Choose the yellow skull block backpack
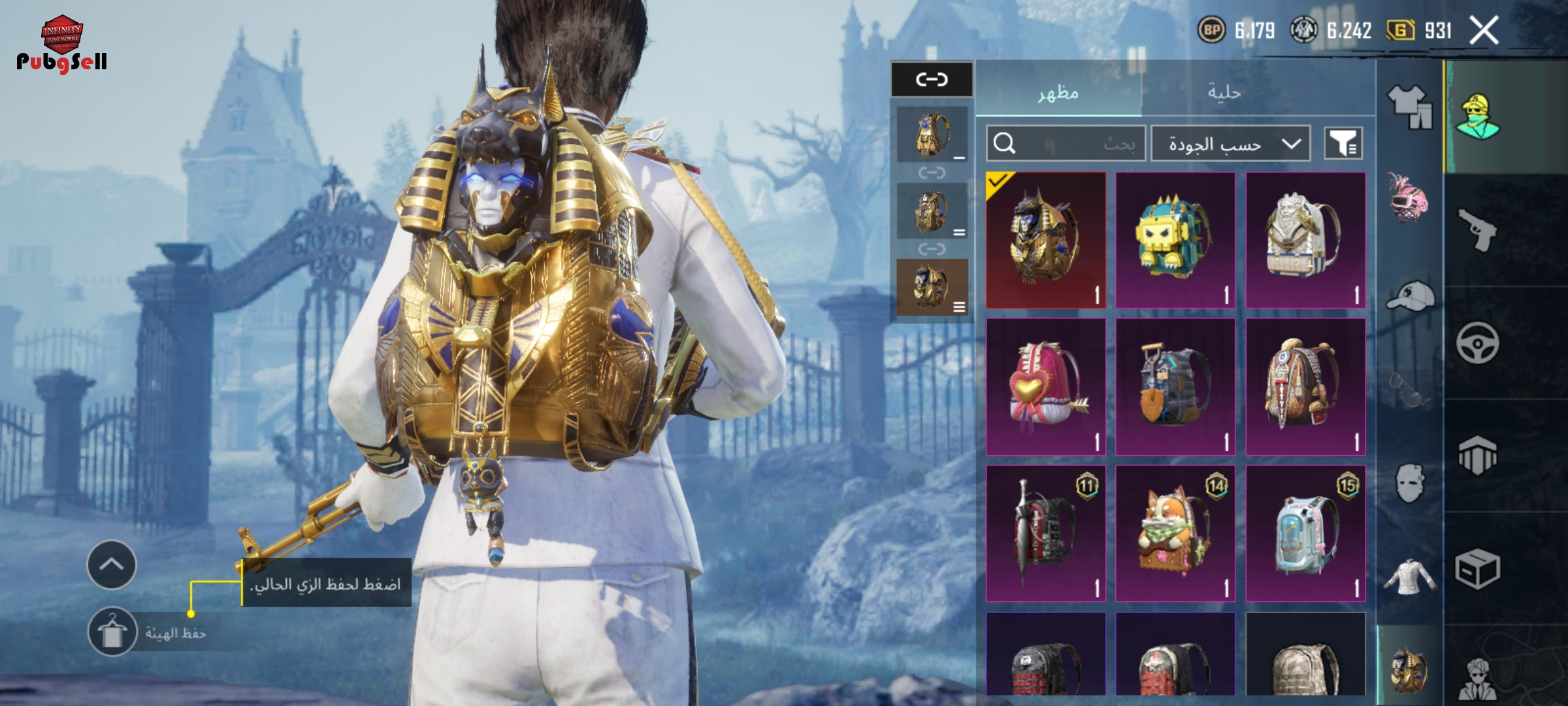The width and height of the screenshot is (1568, 706). [x=1175, y=240]
